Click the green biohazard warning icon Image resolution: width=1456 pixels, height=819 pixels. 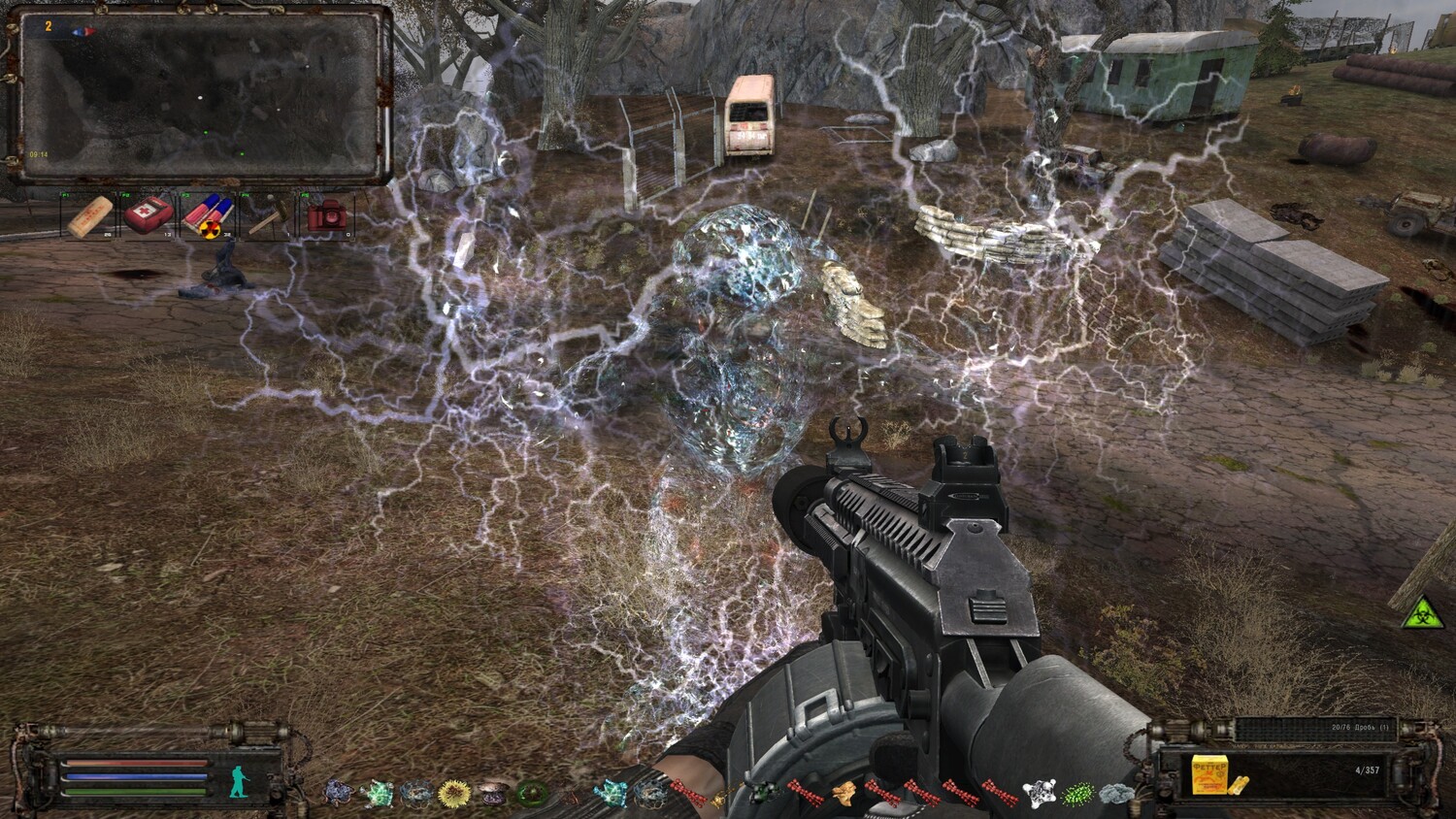coord(1422,612)
